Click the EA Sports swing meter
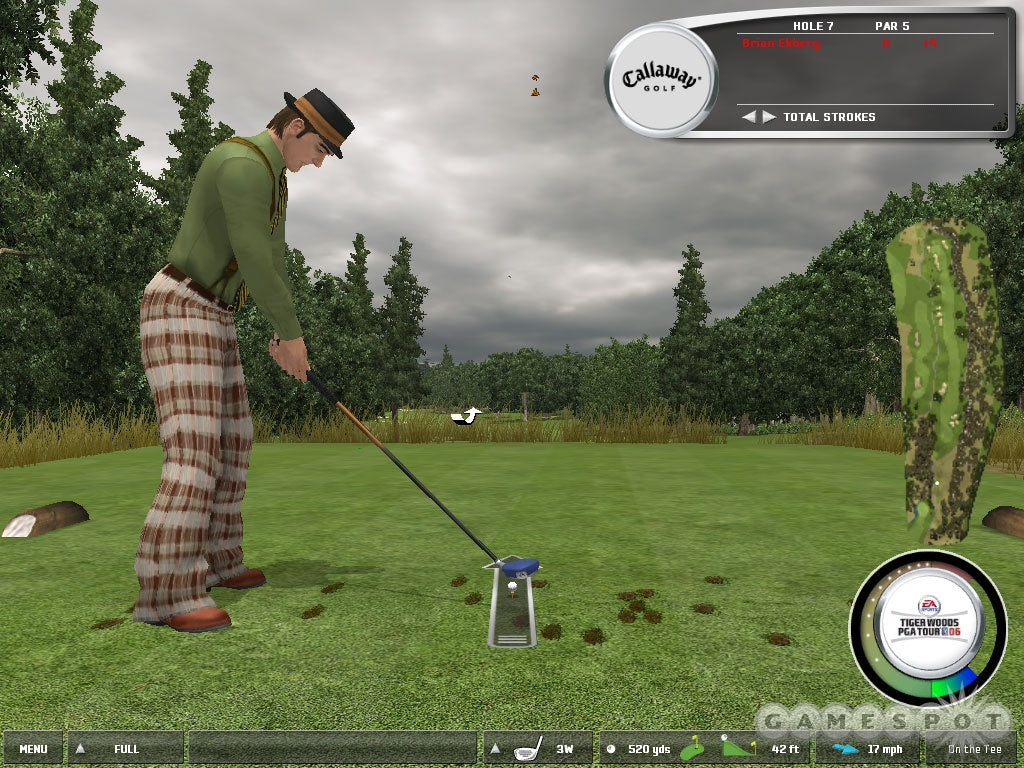 [x=927, y=628]
